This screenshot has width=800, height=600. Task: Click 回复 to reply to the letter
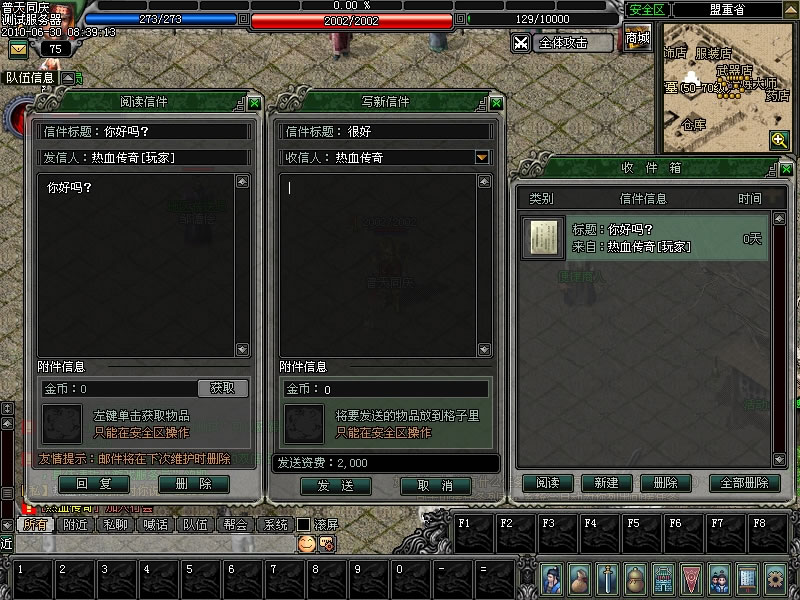coord(94,484)
